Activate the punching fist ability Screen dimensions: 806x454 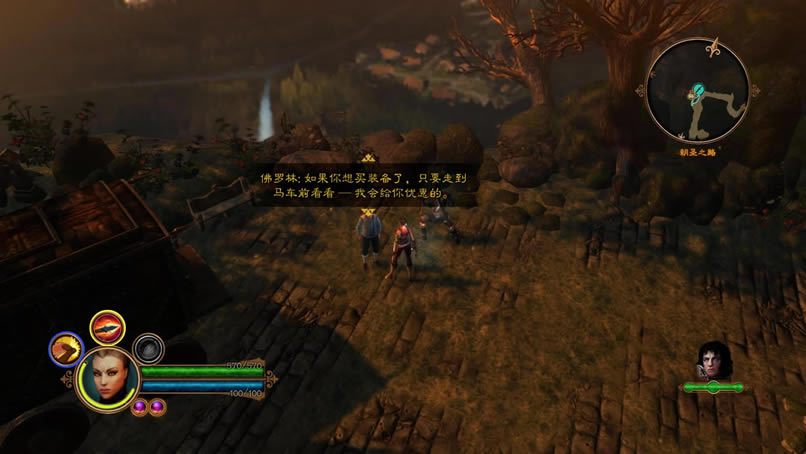point(66,349)
